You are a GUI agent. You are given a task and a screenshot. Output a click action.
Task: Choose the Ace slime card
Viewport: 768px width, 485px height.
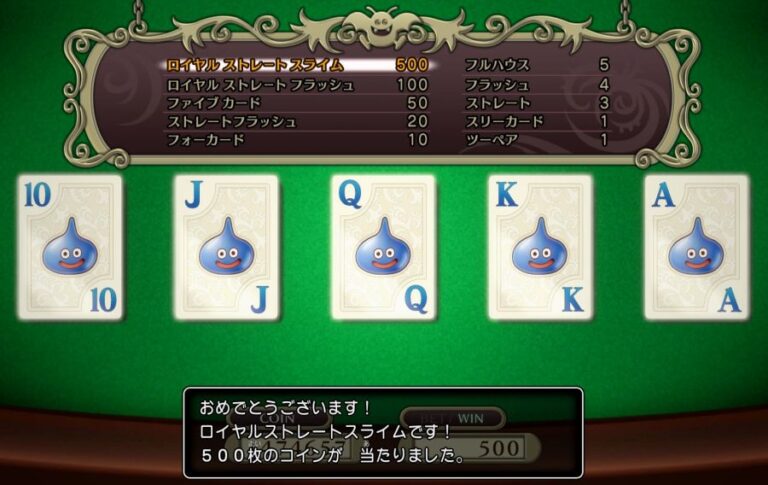697,247
